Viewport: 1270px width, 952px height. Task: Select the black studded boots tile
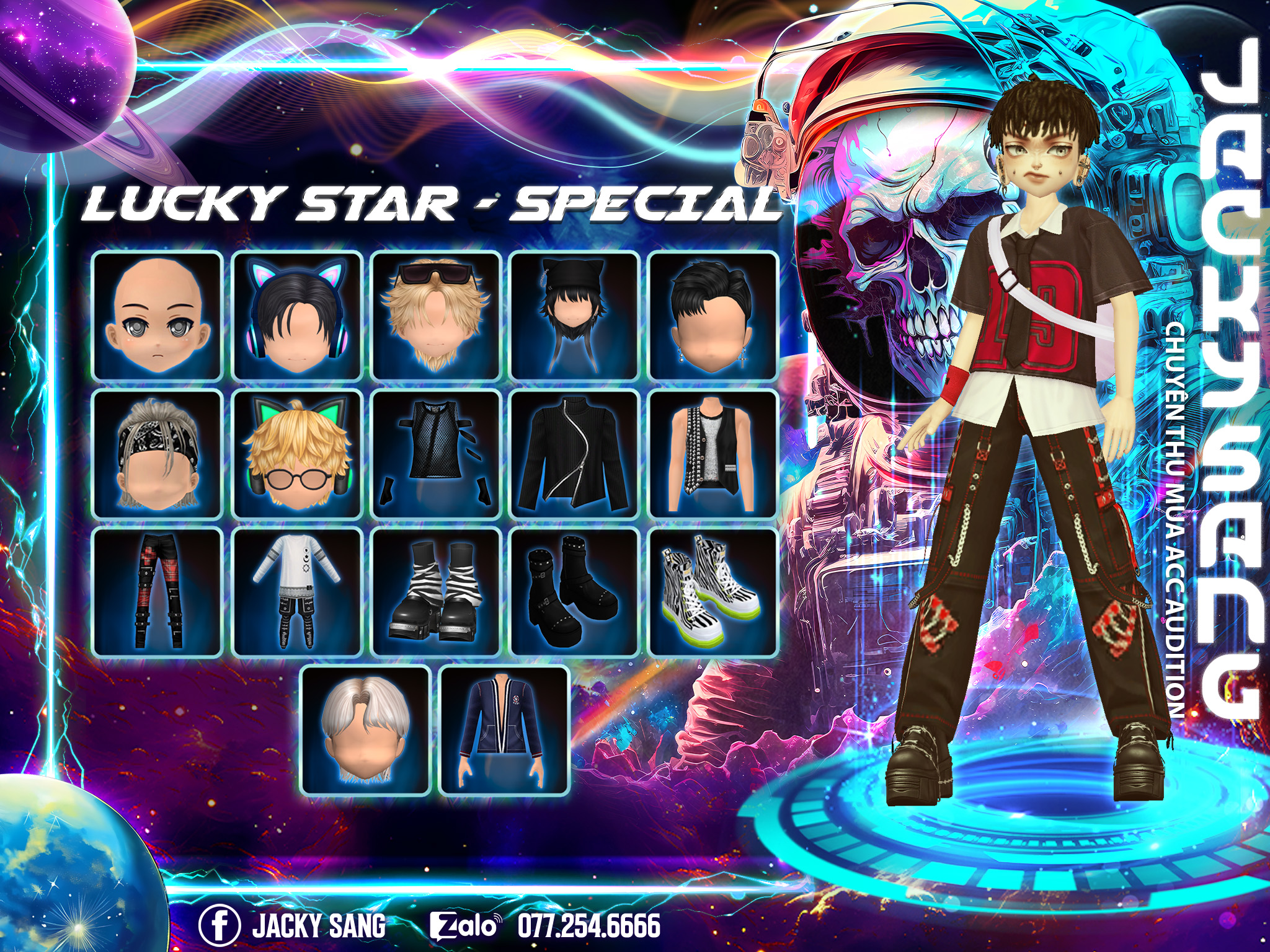[x=575, y=593]
